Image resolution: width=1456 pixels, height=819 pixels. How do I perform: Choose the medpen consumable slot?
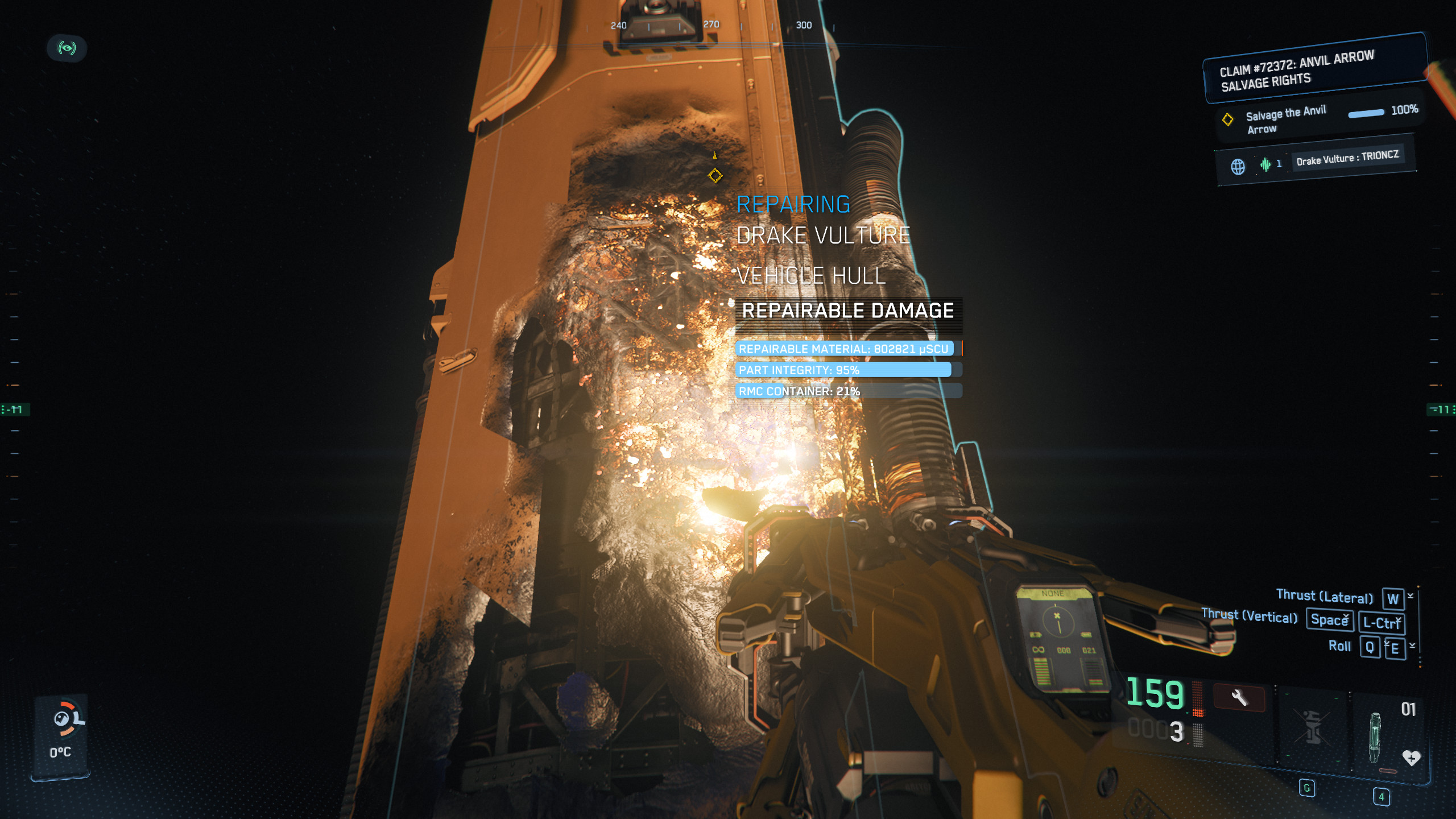pos(1375,735)
